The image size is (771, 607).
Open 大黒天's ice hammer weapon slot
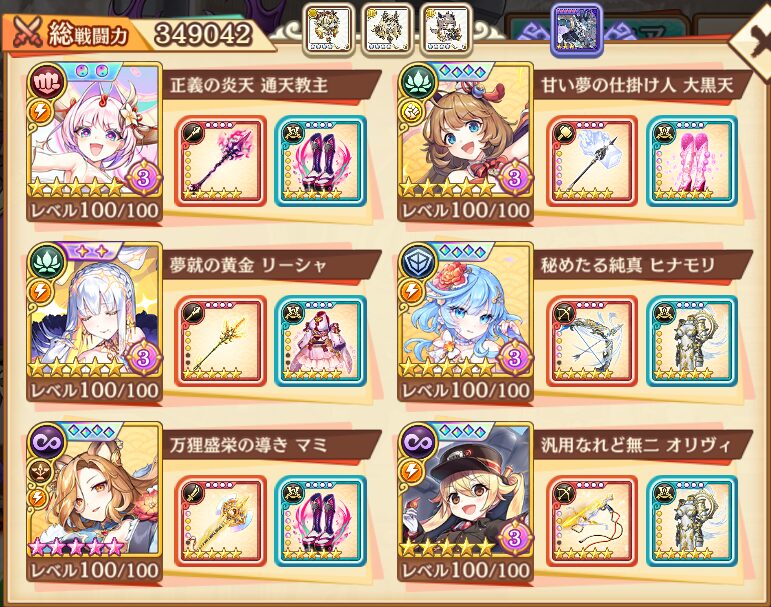[591, 161]
